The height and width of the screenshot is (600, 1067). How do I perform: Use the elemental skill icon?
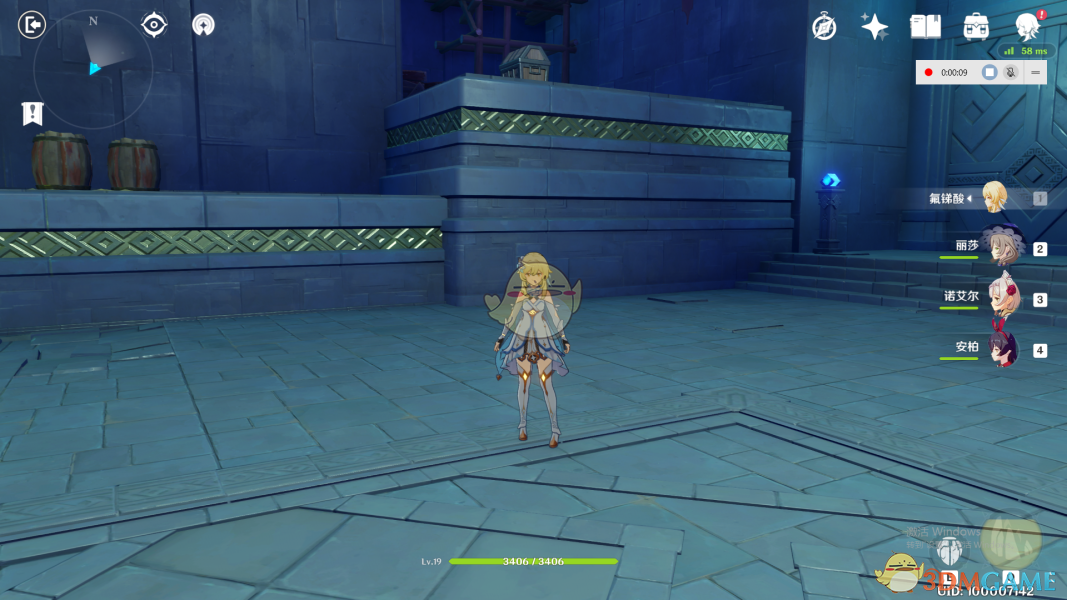(948, 551)
